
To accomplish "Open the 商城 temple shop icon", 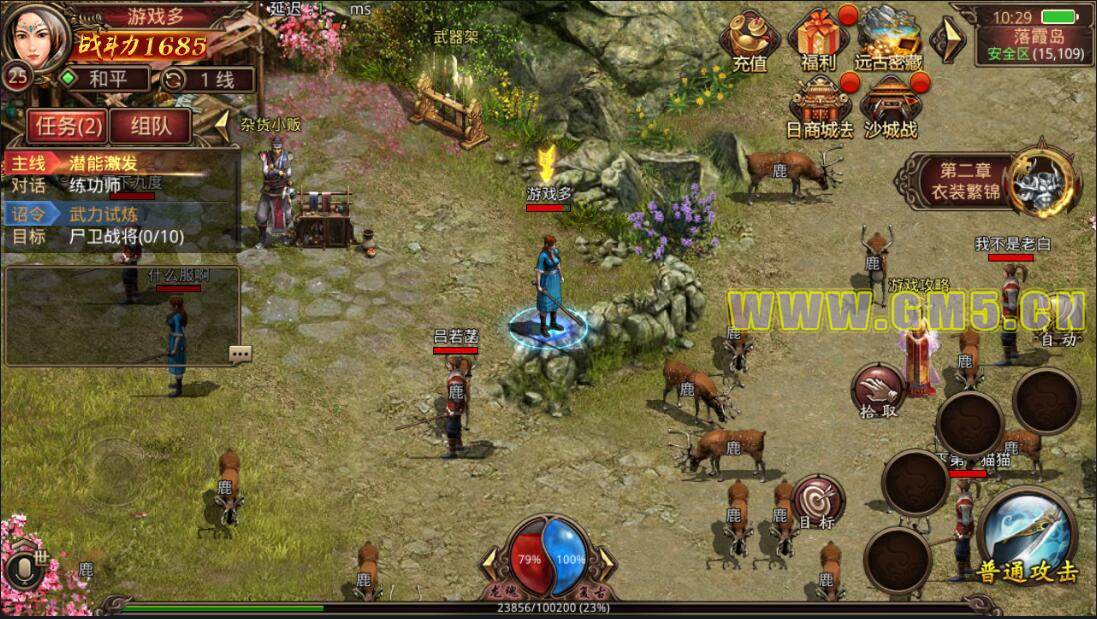I will pos(818,108).
